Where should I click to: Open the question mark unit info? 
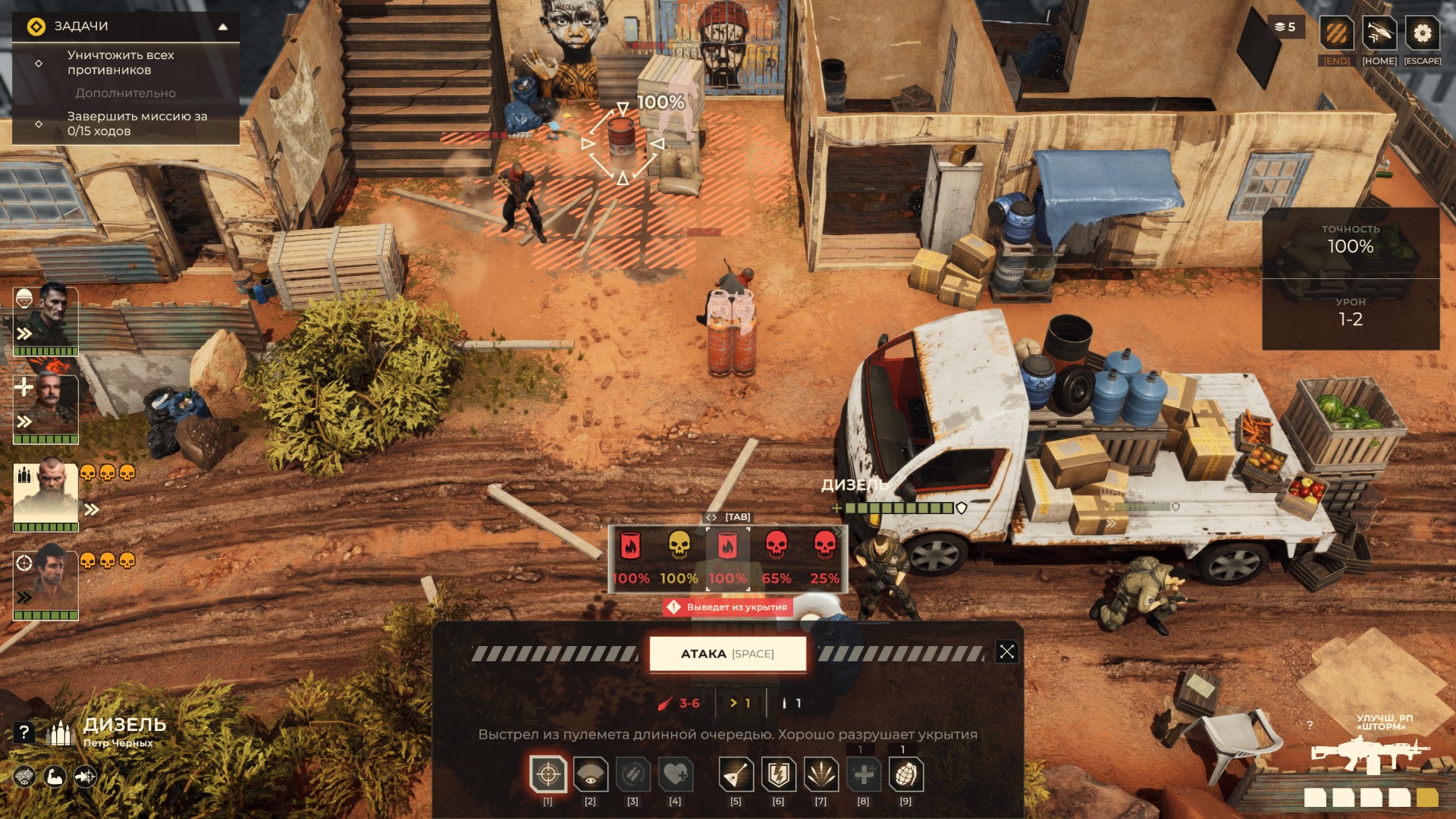24,733
